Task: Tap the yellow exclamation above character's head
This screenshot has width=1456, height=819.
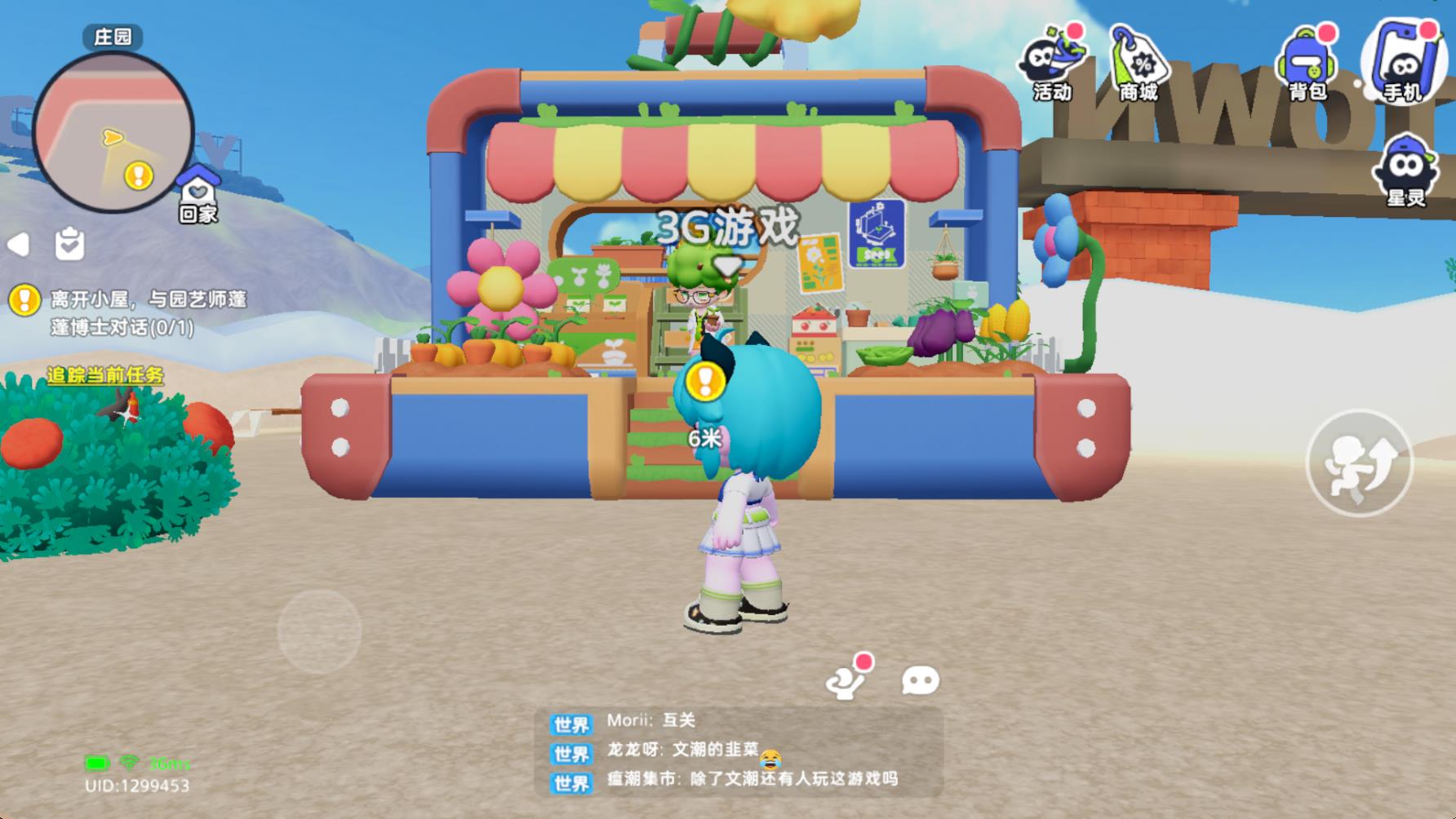Action: coord(707,379)
